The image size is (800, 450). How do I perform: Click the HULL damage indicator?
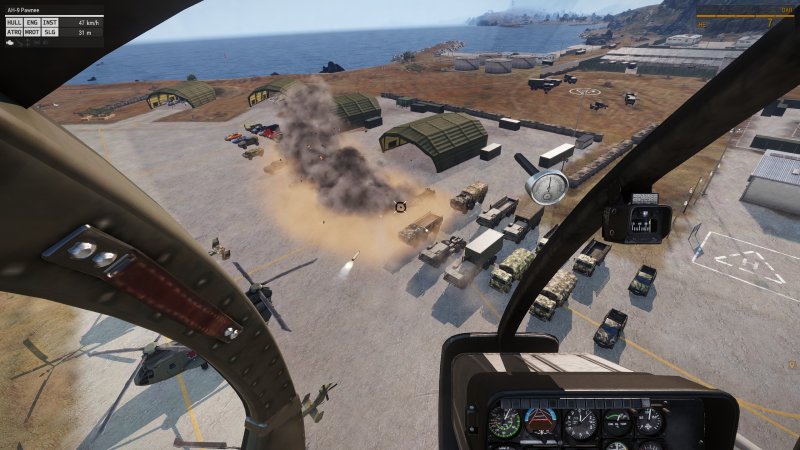point(14,21)
